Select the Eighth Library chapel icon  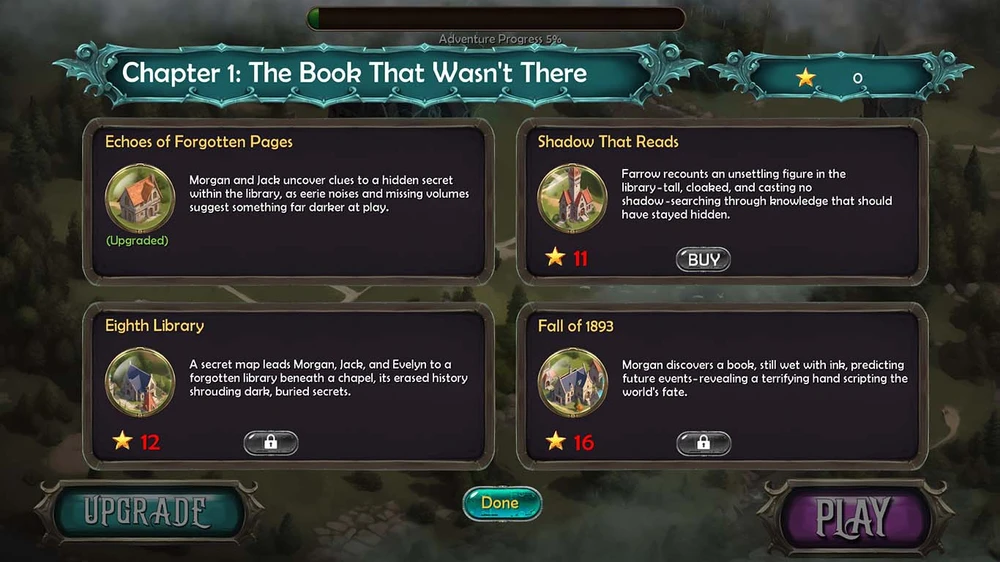(140, 381)
